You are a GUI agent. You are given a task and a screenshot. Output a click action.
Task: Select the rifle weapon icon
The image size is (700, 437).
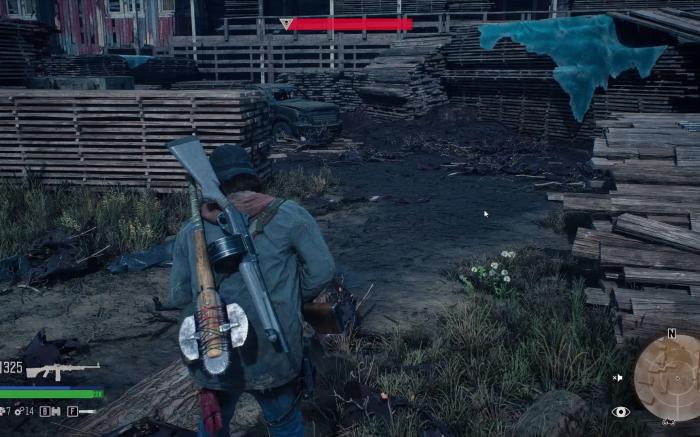(63, 371)
